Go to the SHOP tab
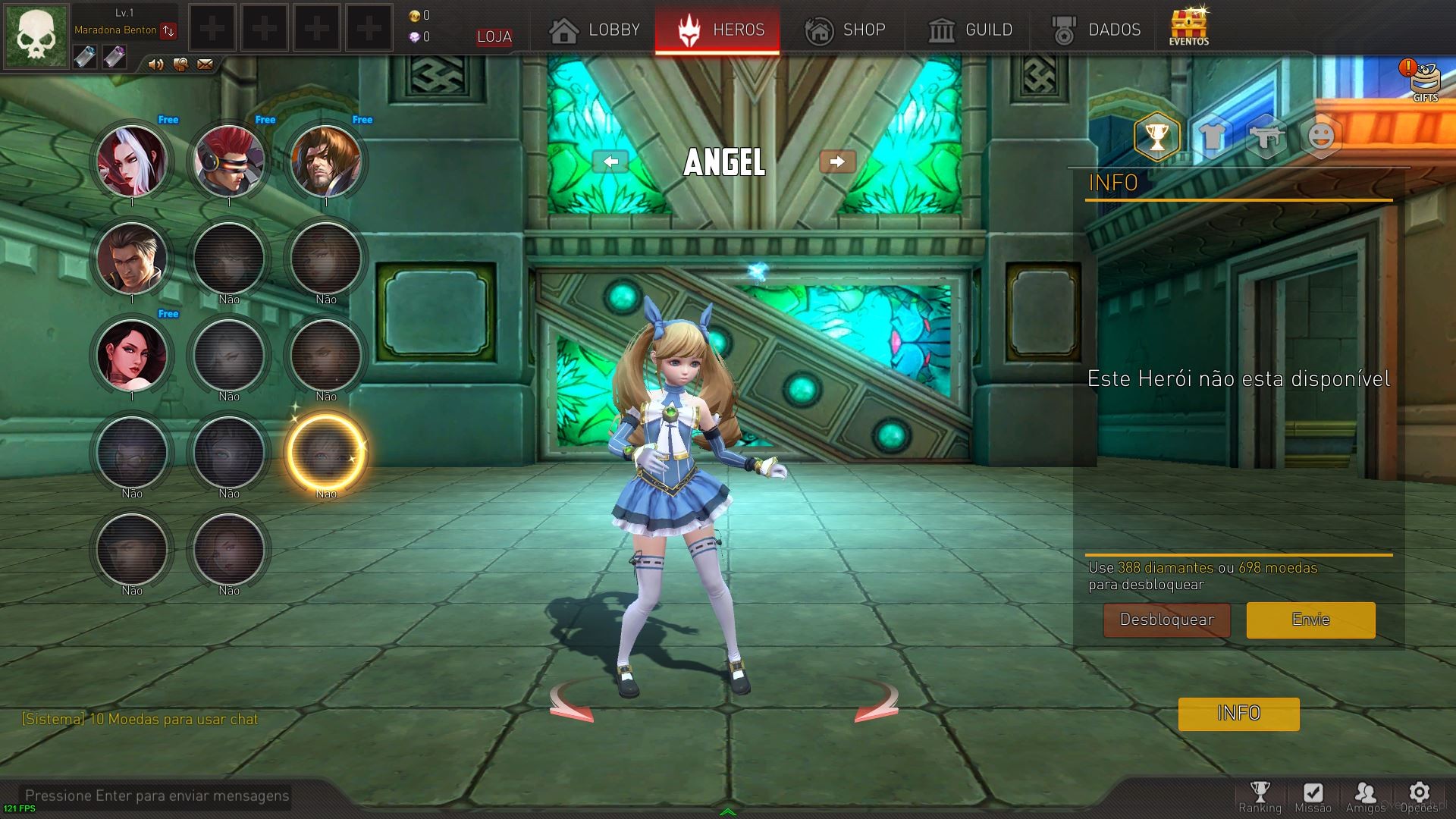This screenshot has width=1456, height=819. pos(845,30)
